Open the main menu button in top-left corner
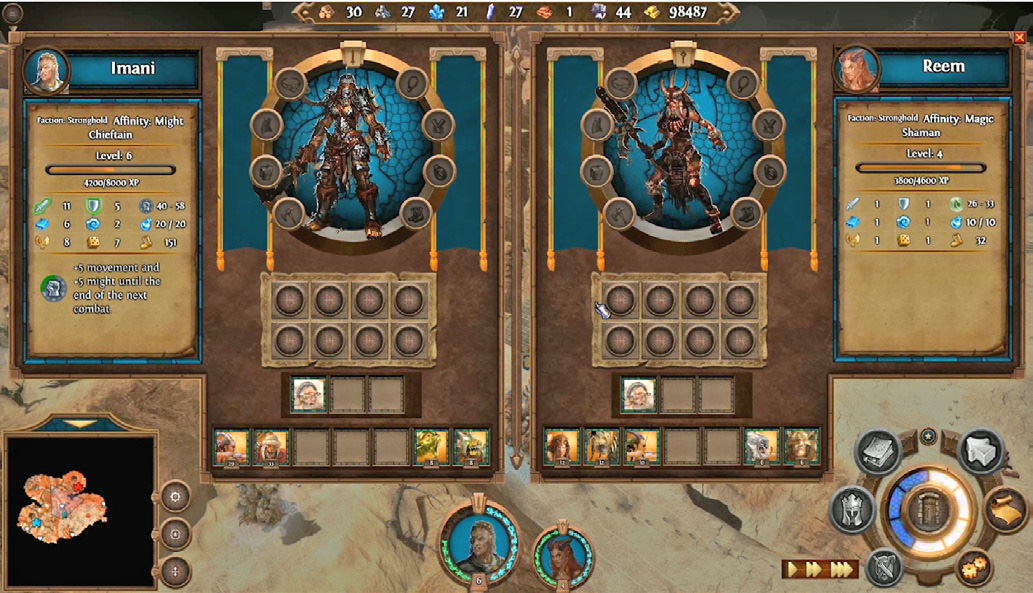This screenshot has height=593, width=1033. pyautogui.click(x=13, y=13)
